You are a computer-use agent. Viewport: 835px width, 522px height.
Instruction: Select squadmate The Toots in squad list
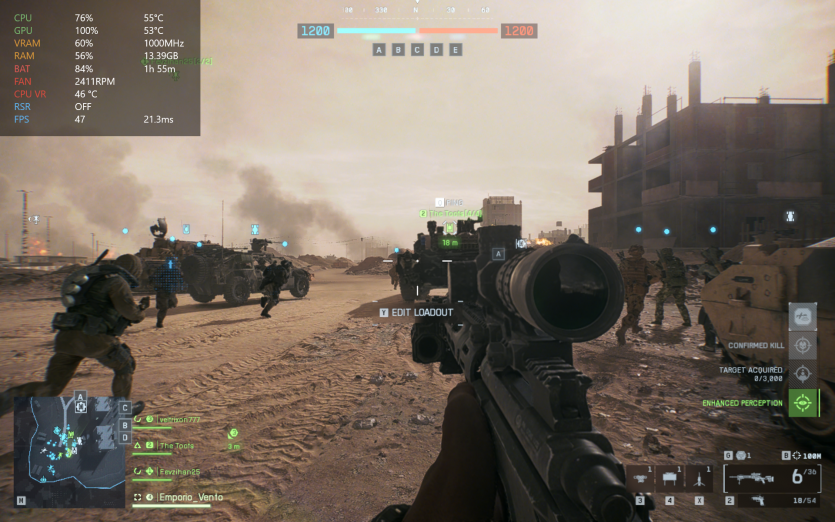pyautogui.click(x=176, y=445)
